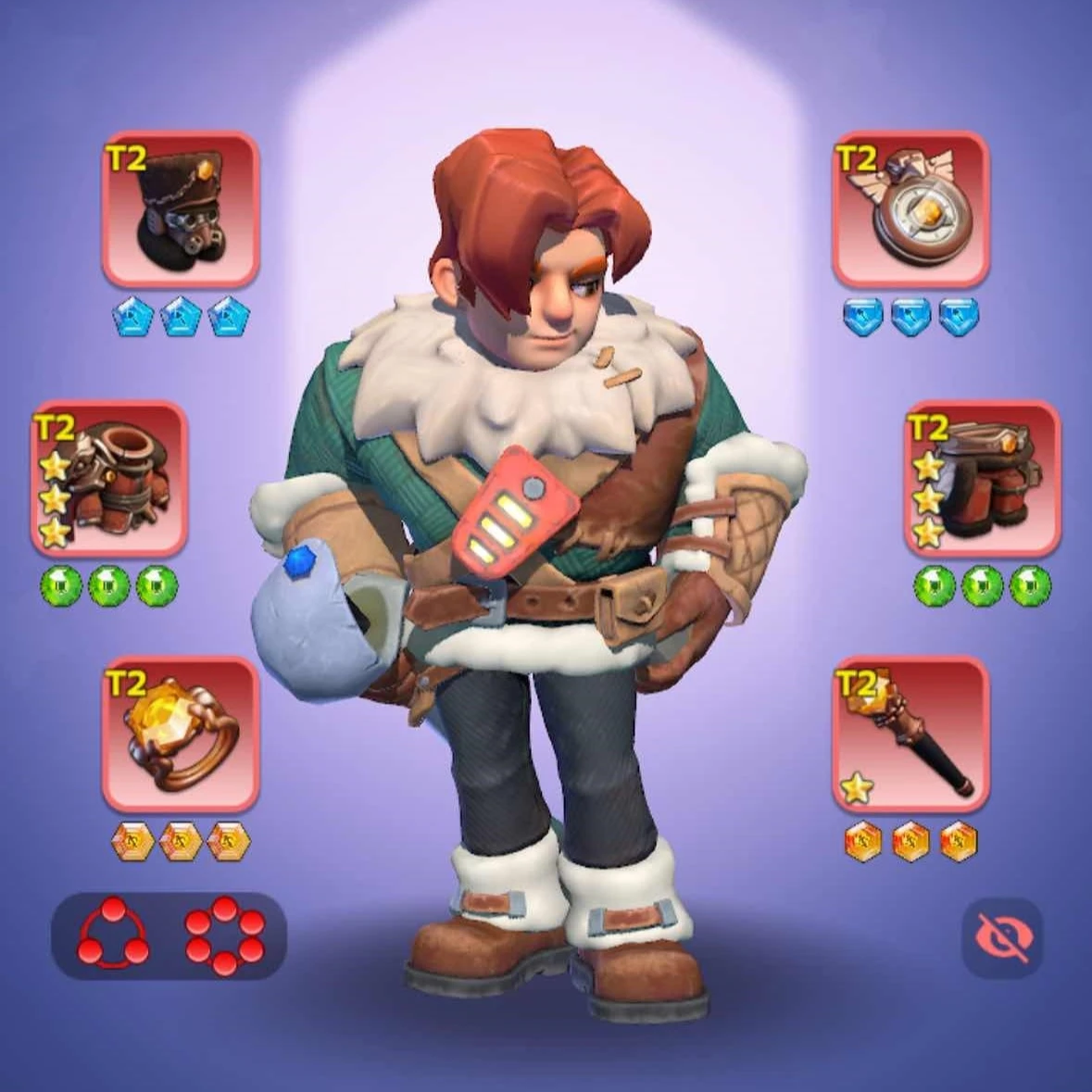This screenshot has height=1092, width=1092.
Task: Open the T2 pocket watch slot
Action: 910,209
